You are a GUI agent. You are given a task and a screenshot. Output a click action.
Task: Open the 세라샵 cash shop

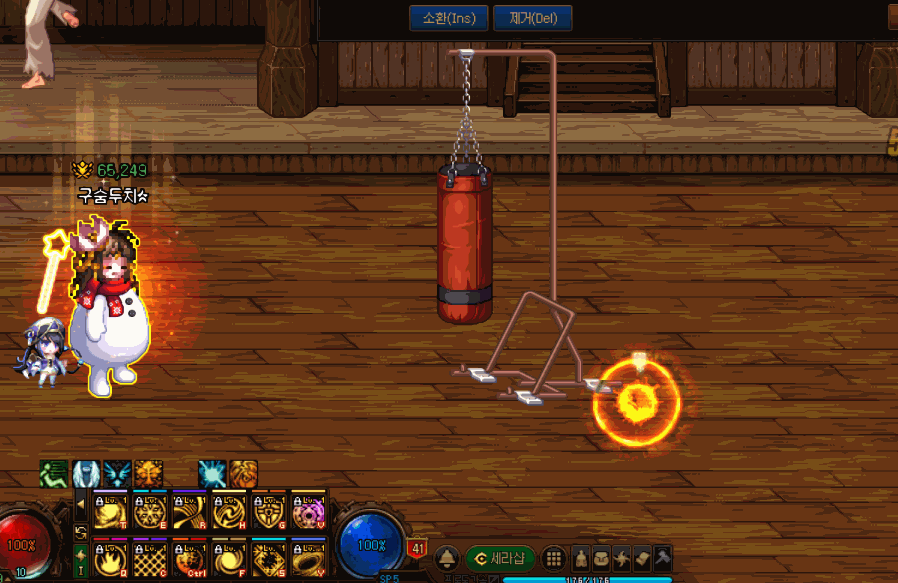[500, 558]
